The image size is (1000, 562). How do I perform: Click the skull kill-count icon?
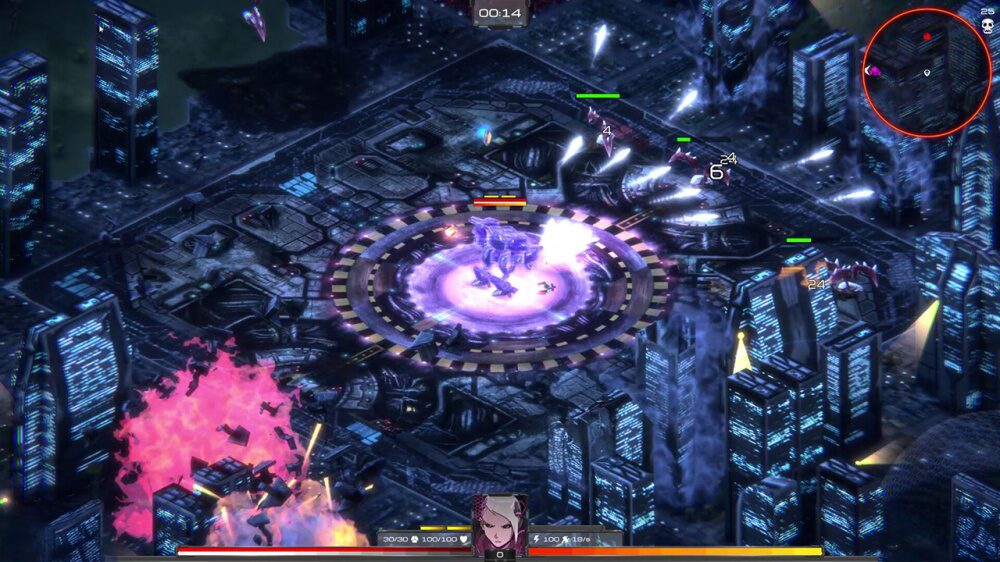click(987, 24)
